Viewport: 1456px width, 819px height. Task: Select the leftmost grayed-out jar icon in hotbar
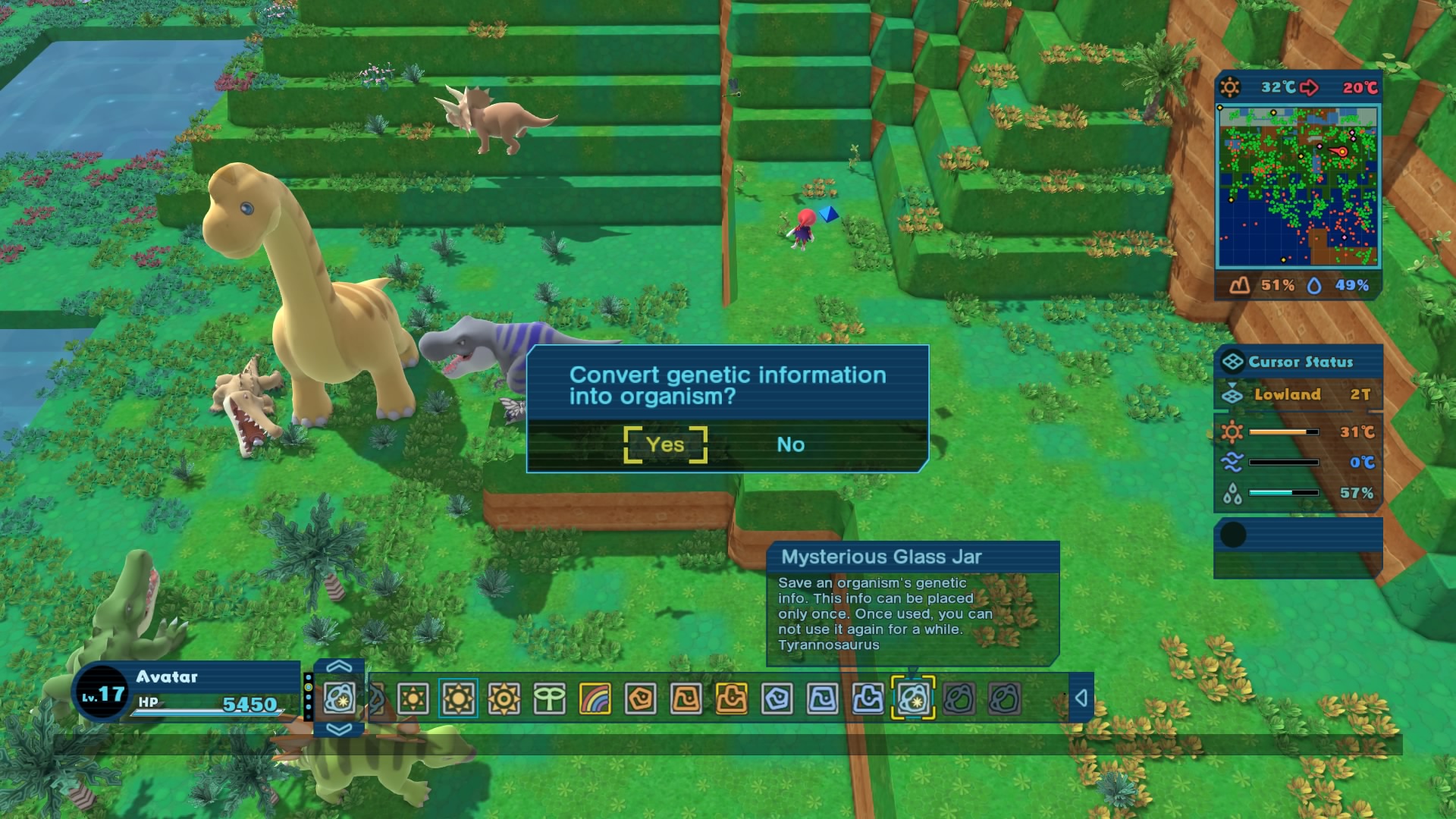pos(959,699)
